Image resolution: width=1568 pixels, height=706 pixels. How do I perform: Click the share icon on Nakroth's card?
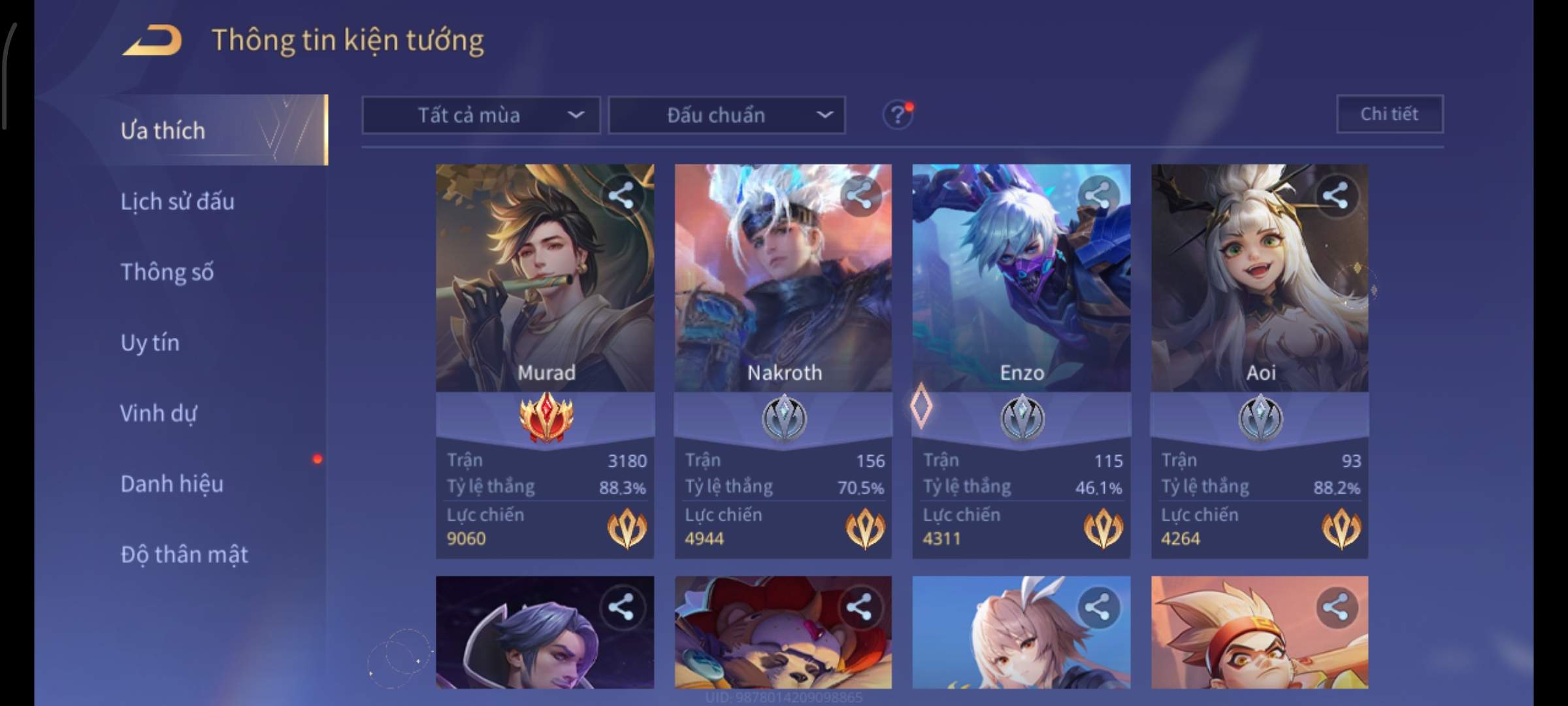(x=859, y=195)
